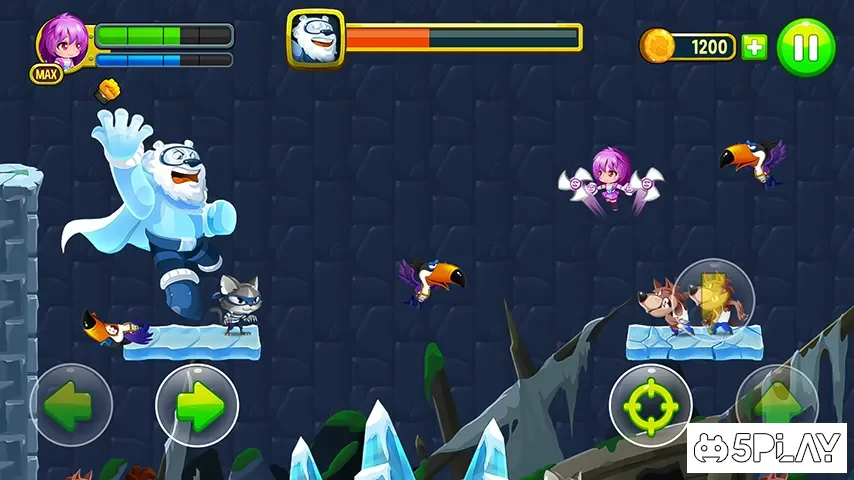Pause the game with the green button
854x480 pixels.
click(x=806, y=47)
